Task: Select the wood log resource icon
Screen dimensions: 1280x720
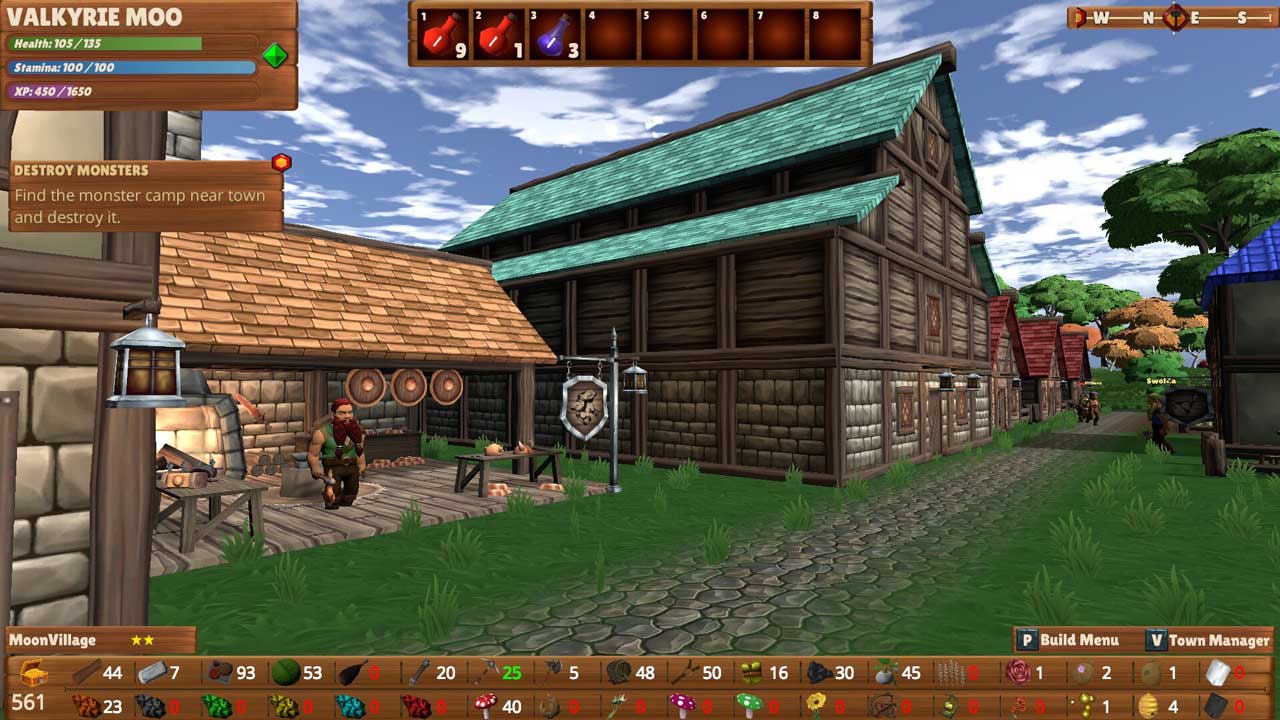Action: [x=86, y=673]
